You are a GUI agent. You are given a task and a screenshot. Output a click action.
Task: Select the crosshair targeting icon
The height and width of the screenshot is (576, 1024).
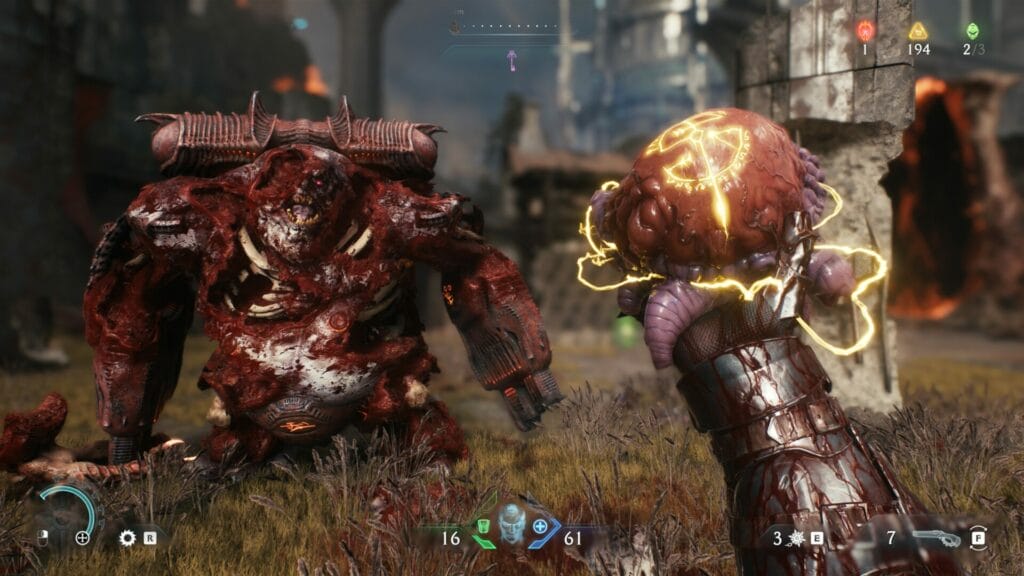[x=82, y=538]
